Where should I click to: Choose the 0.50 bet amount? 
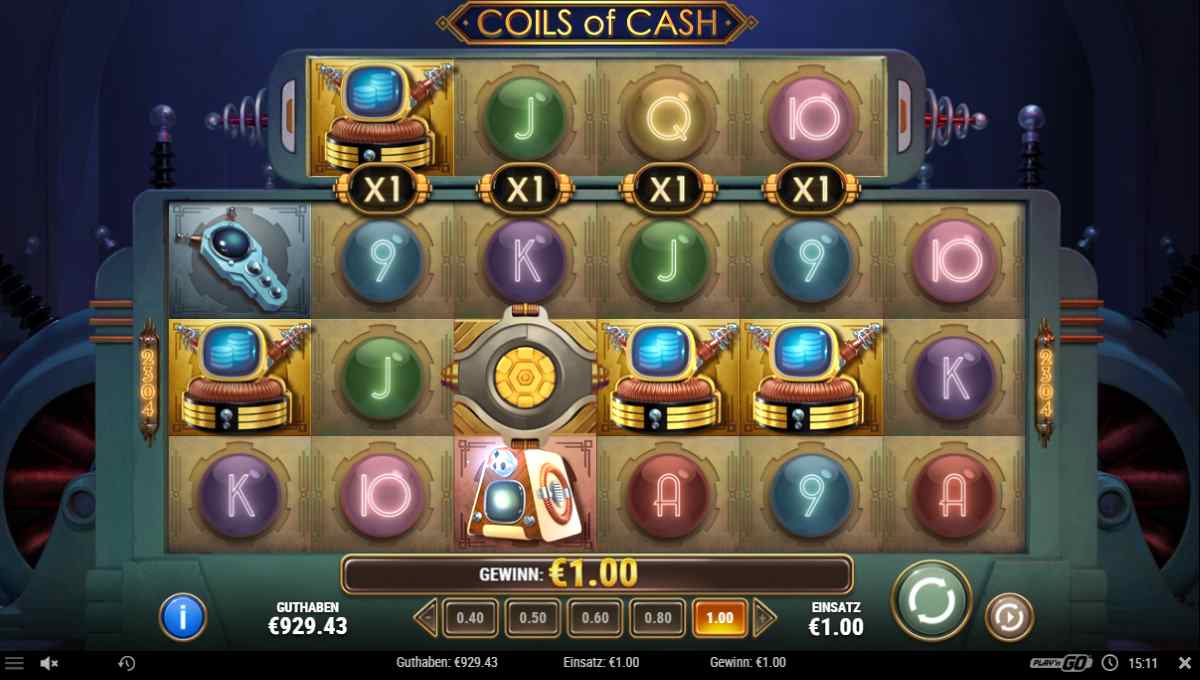tap(532, 618)
